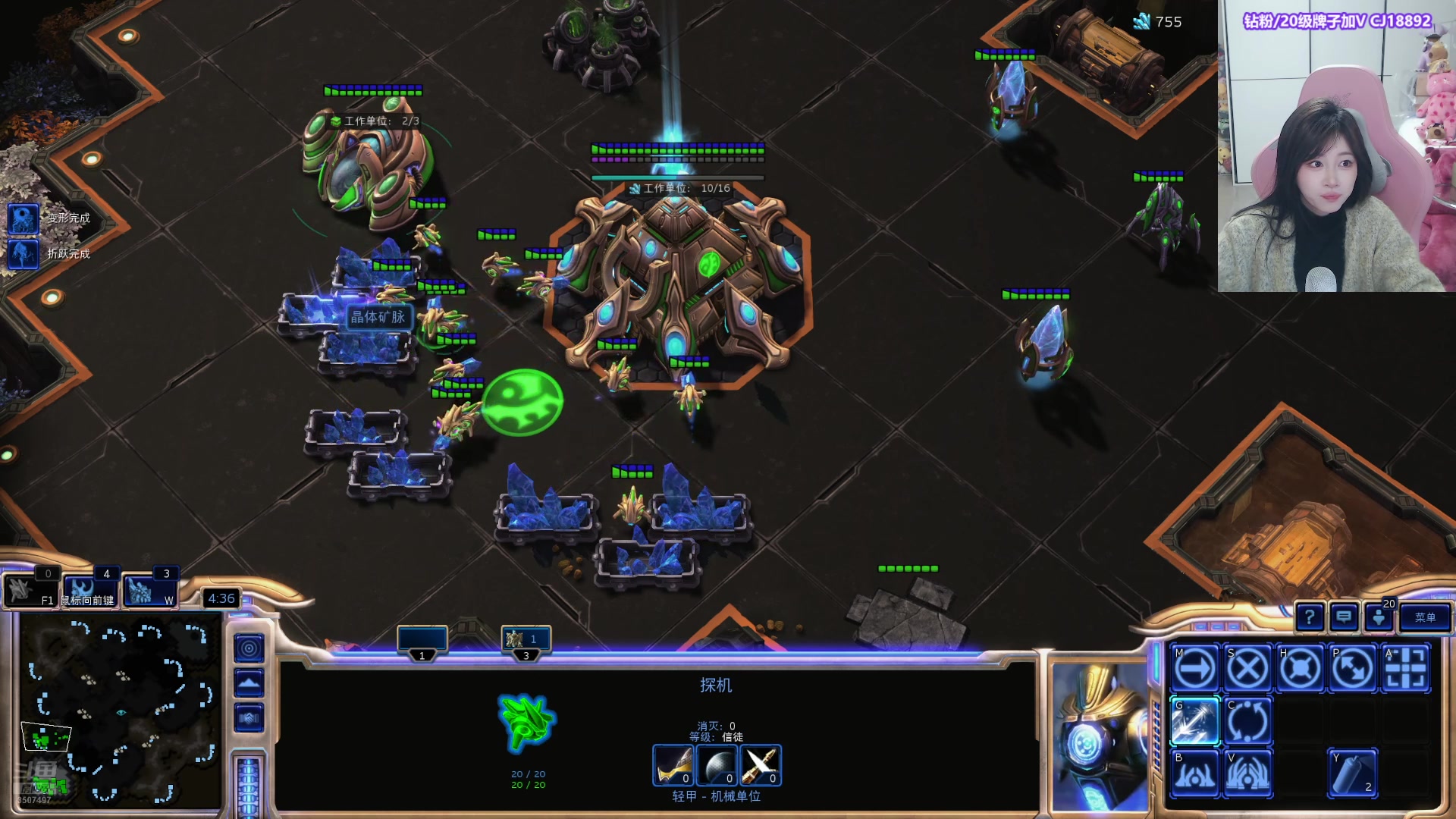Click the social button showing 20
The height and width of the screenshot is (819, 1456).
click(x=1379, y=616)
